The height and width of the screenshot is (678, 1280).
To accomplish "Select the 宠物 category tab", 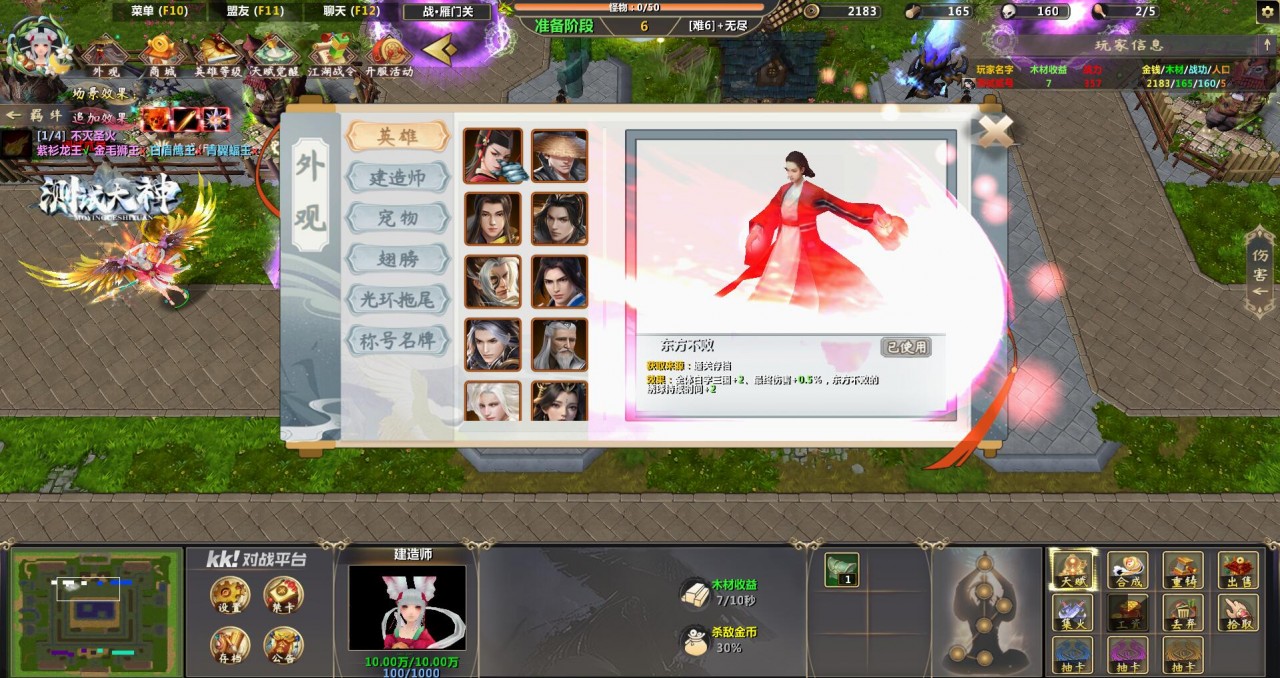I will [397, 218].
